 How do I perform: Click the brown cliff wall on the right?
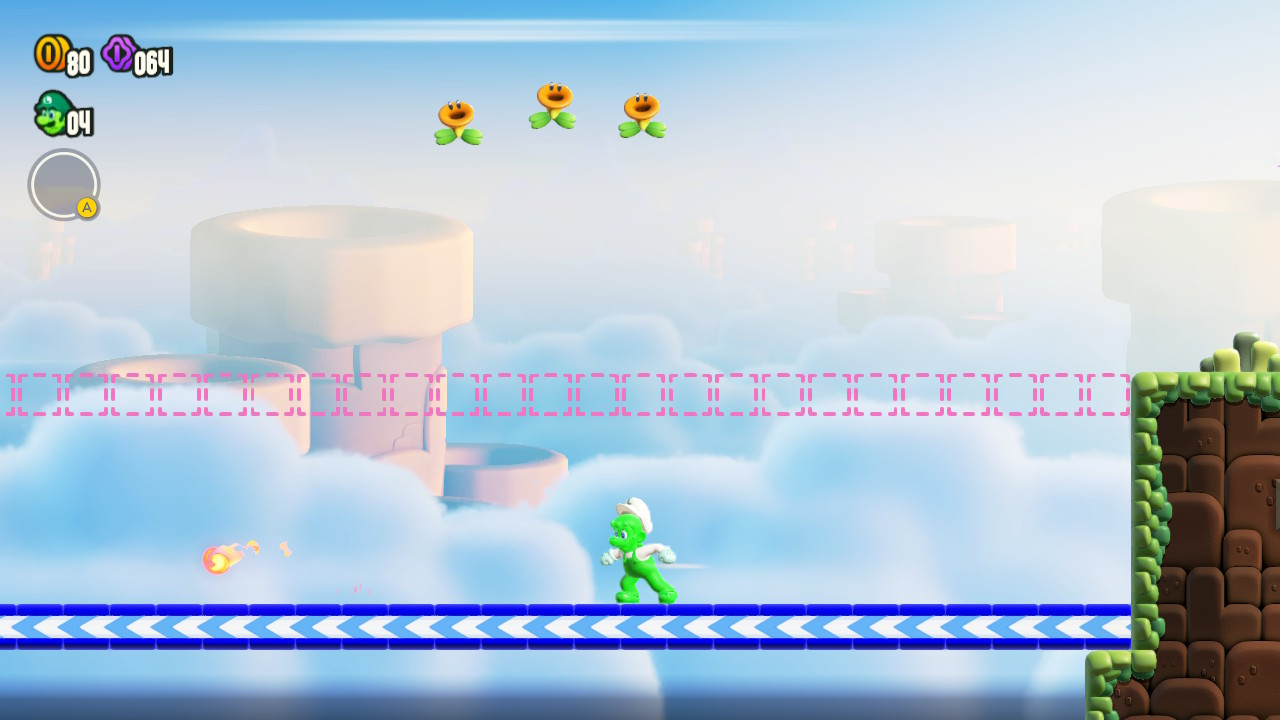click(x=1210, y=520)
